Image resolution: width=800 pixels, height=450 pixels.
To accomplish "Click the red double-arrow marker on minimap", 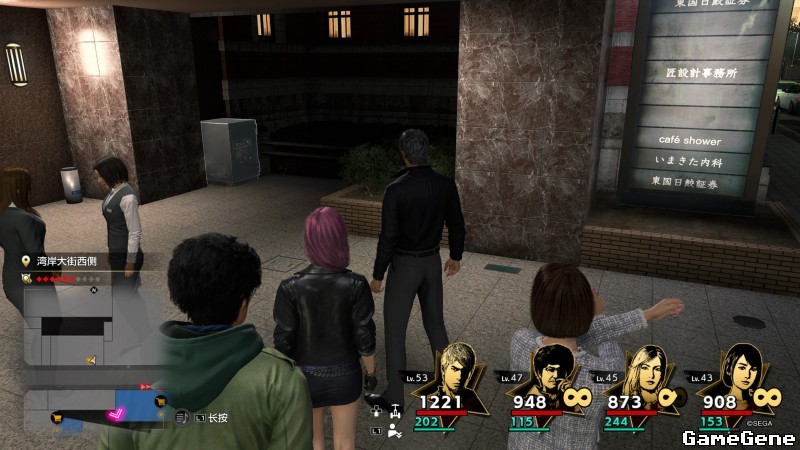I will (x=146, y=385).
